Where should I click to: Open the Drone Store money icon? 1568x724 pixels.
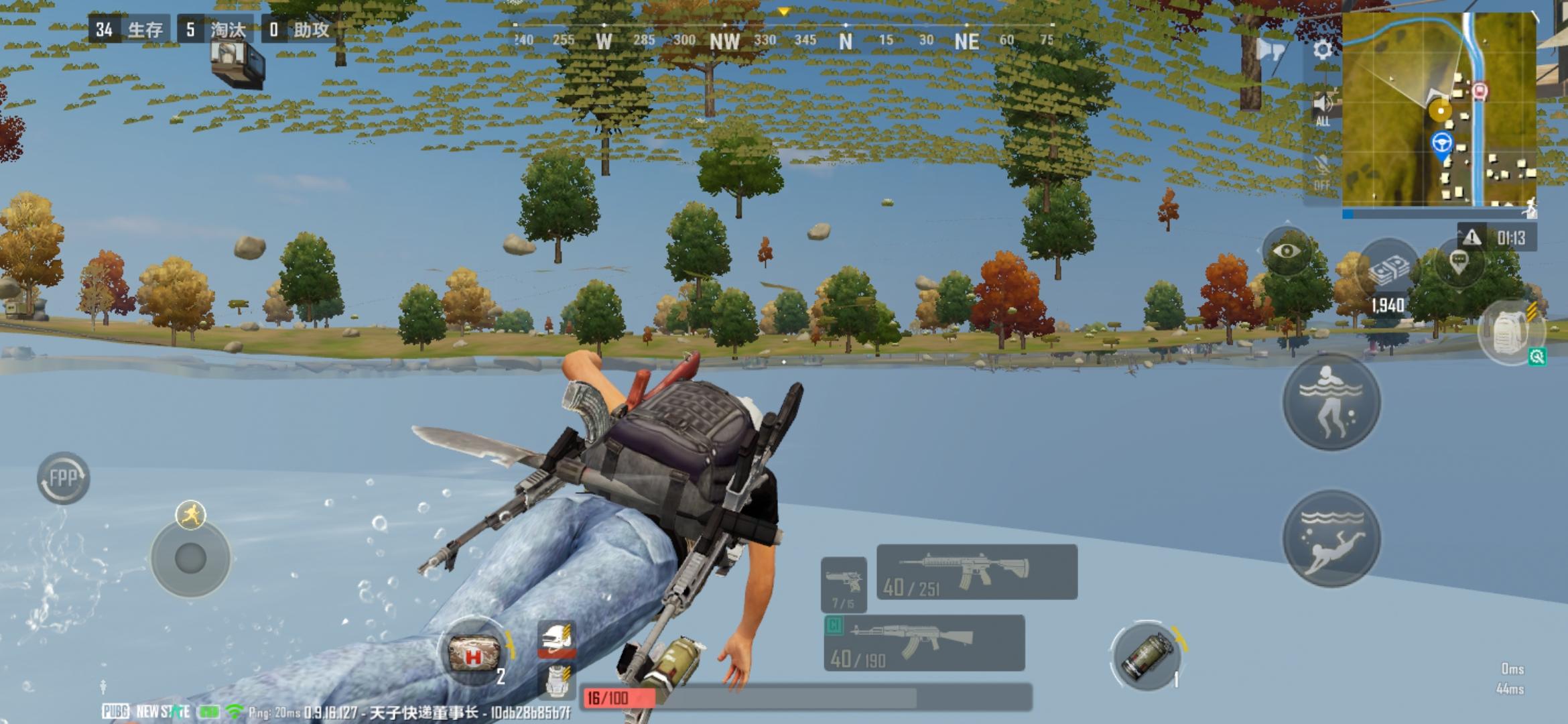tap(1390, 267)
